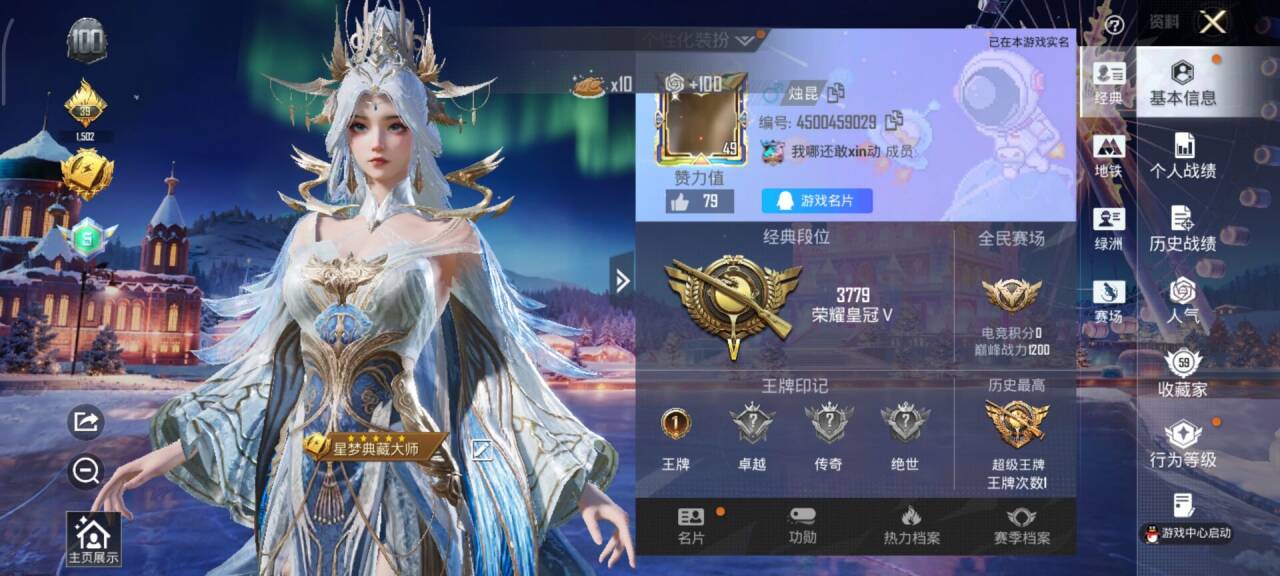Open the 基本信息 menu entry
The image size is (1280, 576).
click(x=1183, y=84)
